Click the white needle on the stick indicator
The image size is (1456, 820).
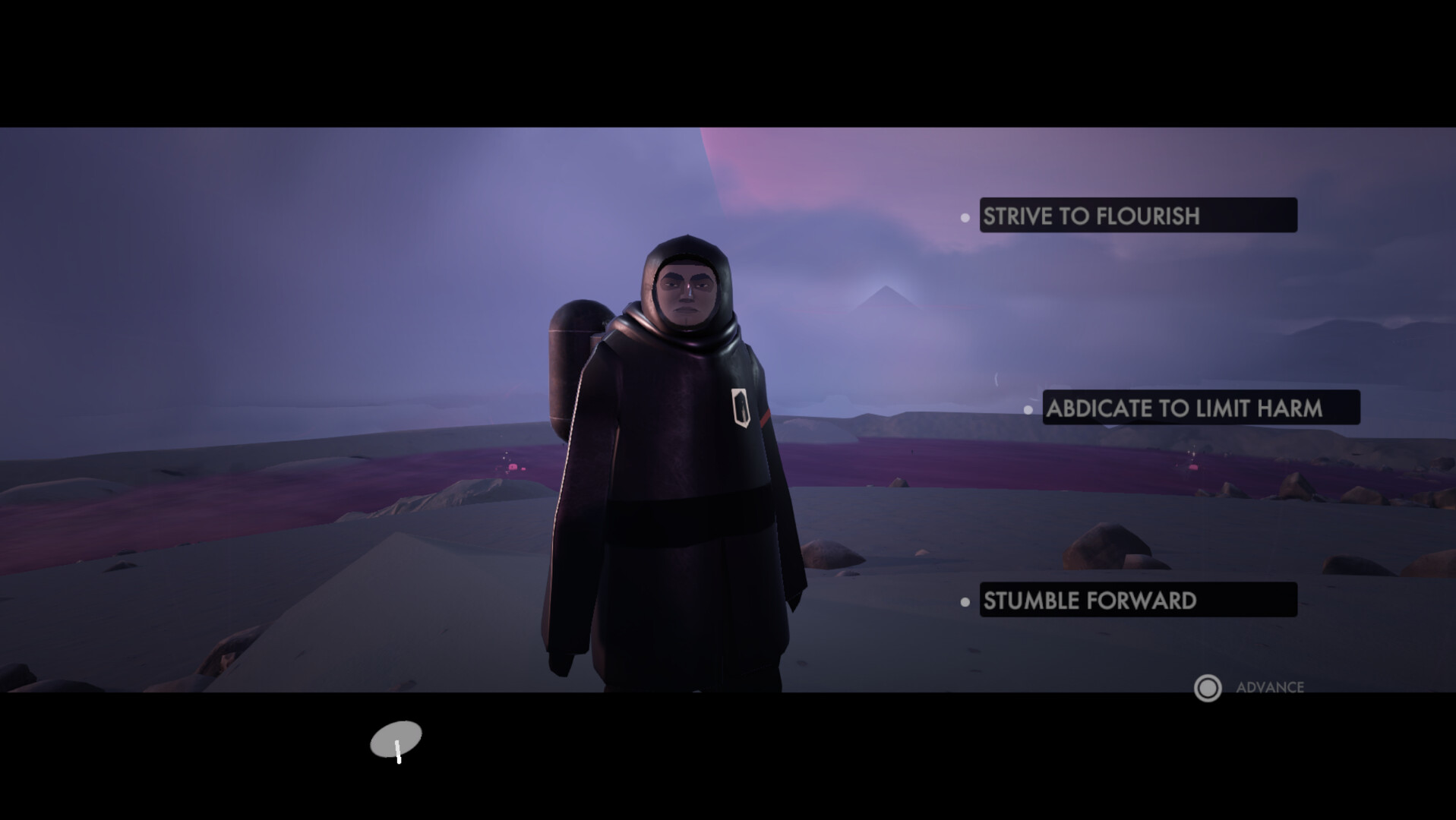click(x=398, y=750)
